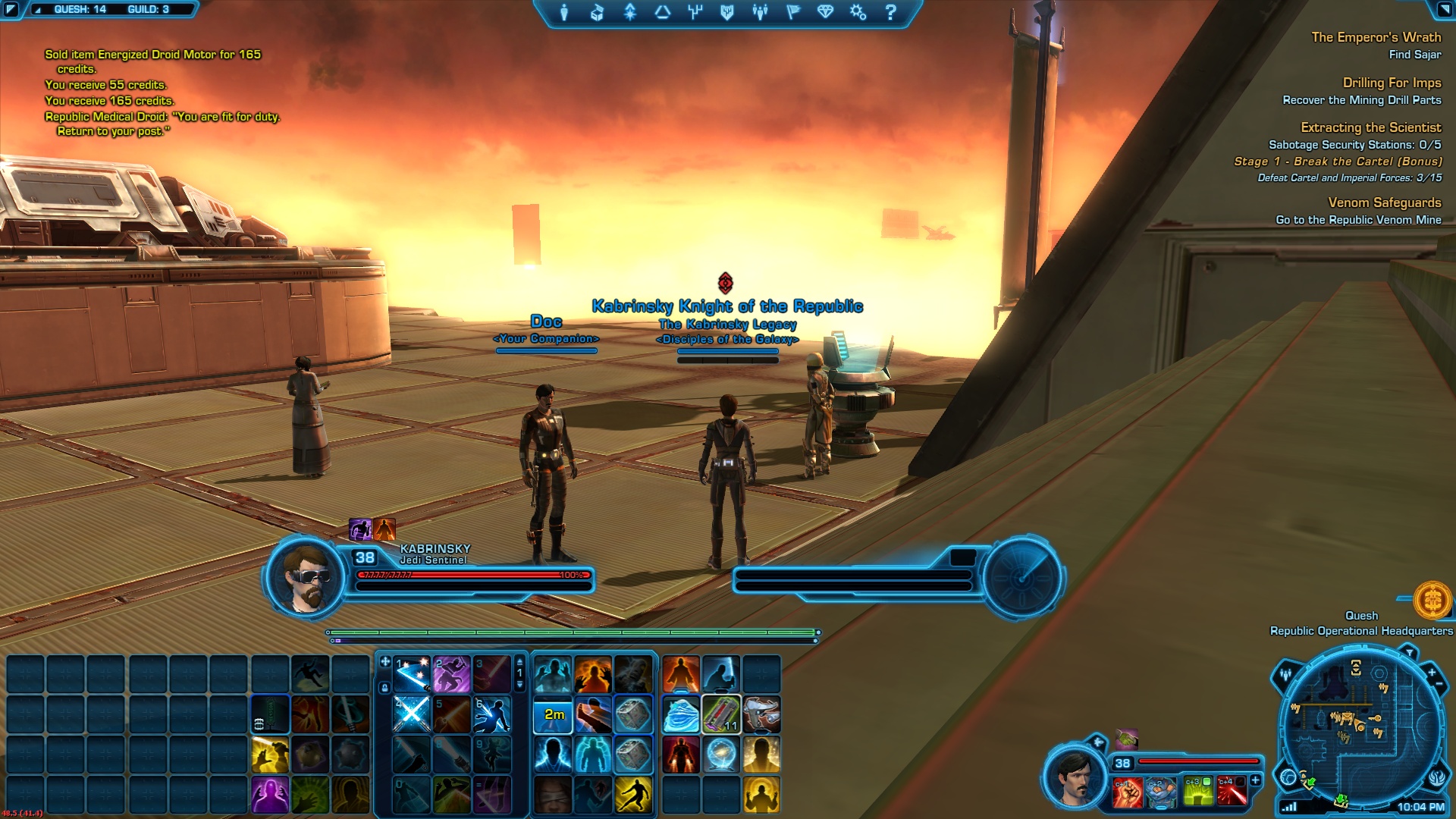Click the quickbar page-up arrow stepper
The image size is (1456, 819).
[519, 662]
